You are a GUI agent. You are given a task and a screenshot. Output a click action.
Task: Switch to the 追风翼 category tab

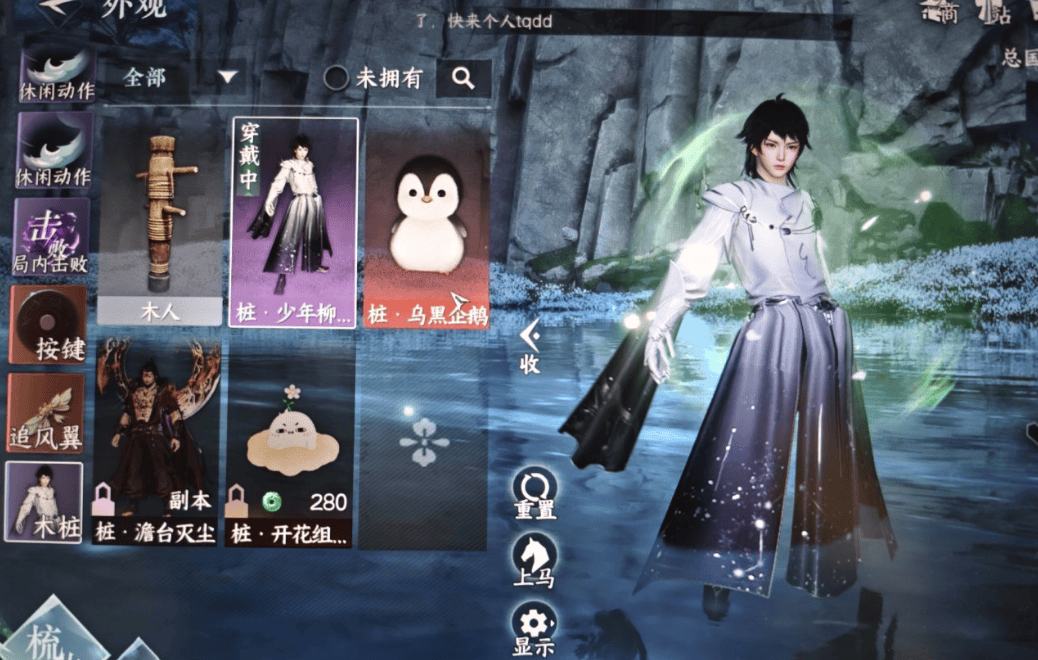pos(48,412)
